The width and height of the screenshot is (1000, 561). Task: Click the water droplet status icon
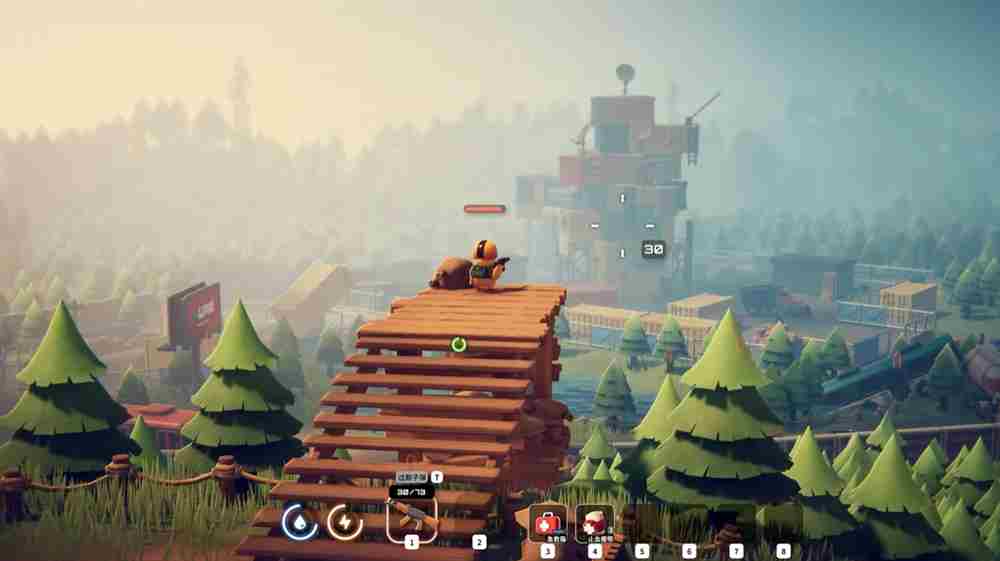(x=298, y=521)
